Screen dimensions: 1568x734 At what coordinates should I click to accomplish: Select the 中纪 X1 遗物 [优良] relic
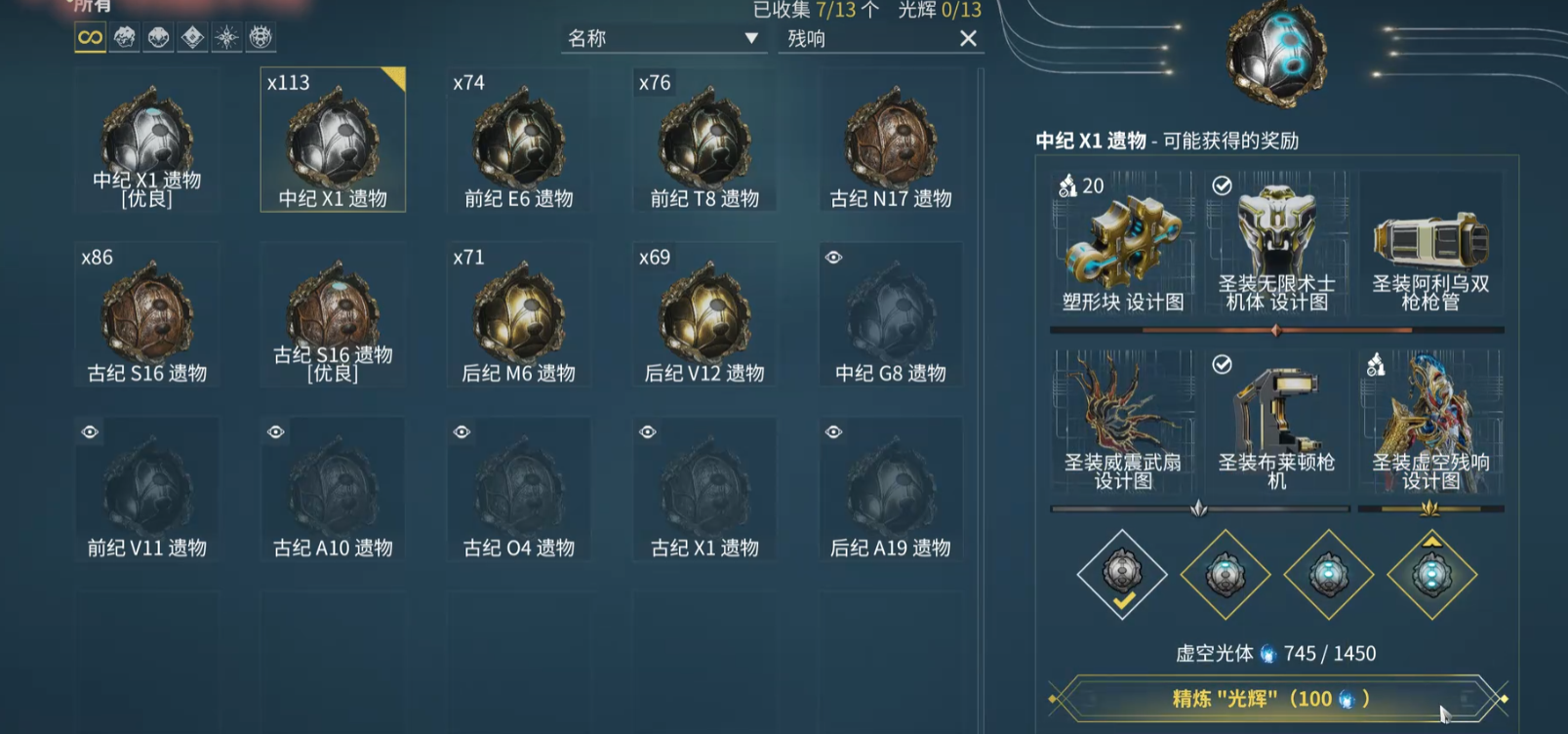(147, 141)
